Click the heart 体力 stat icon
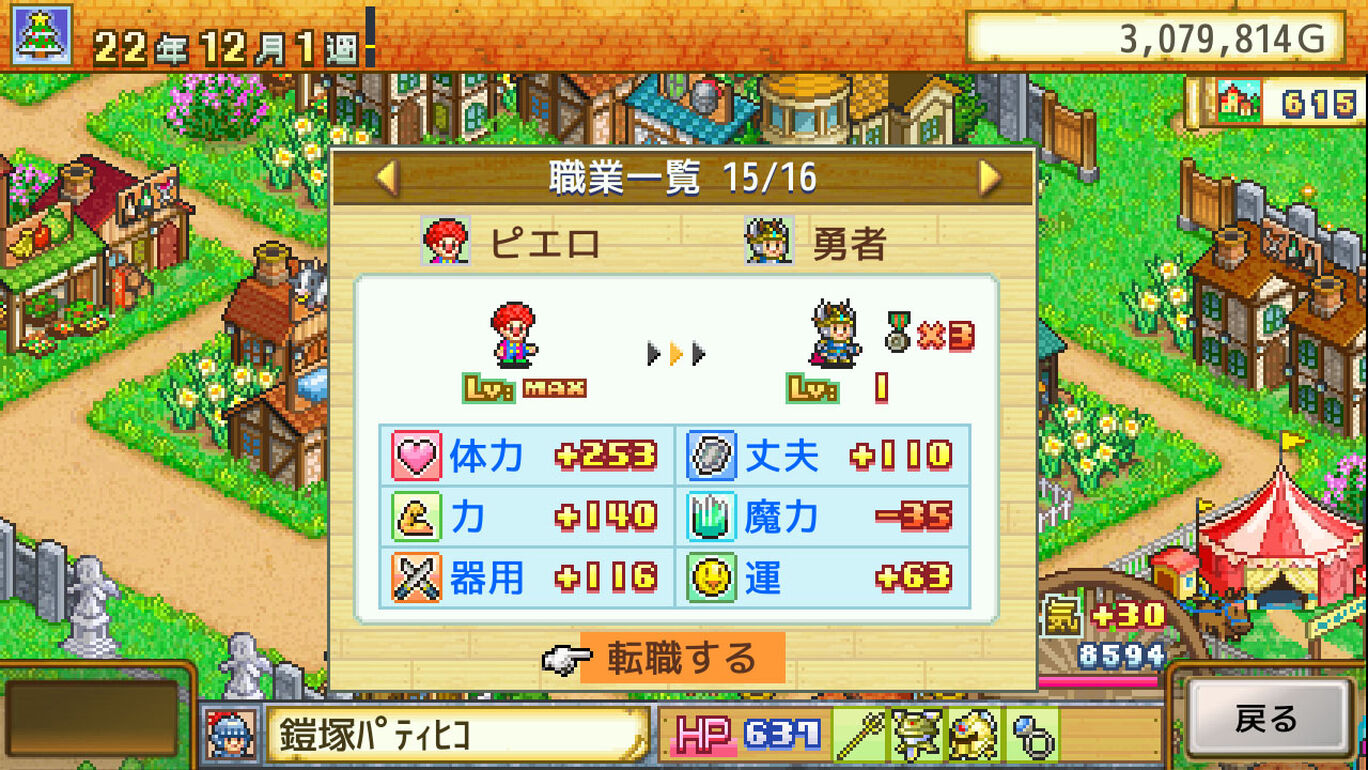The height and width of the screenshot is (770, 1368). [417, 455]
